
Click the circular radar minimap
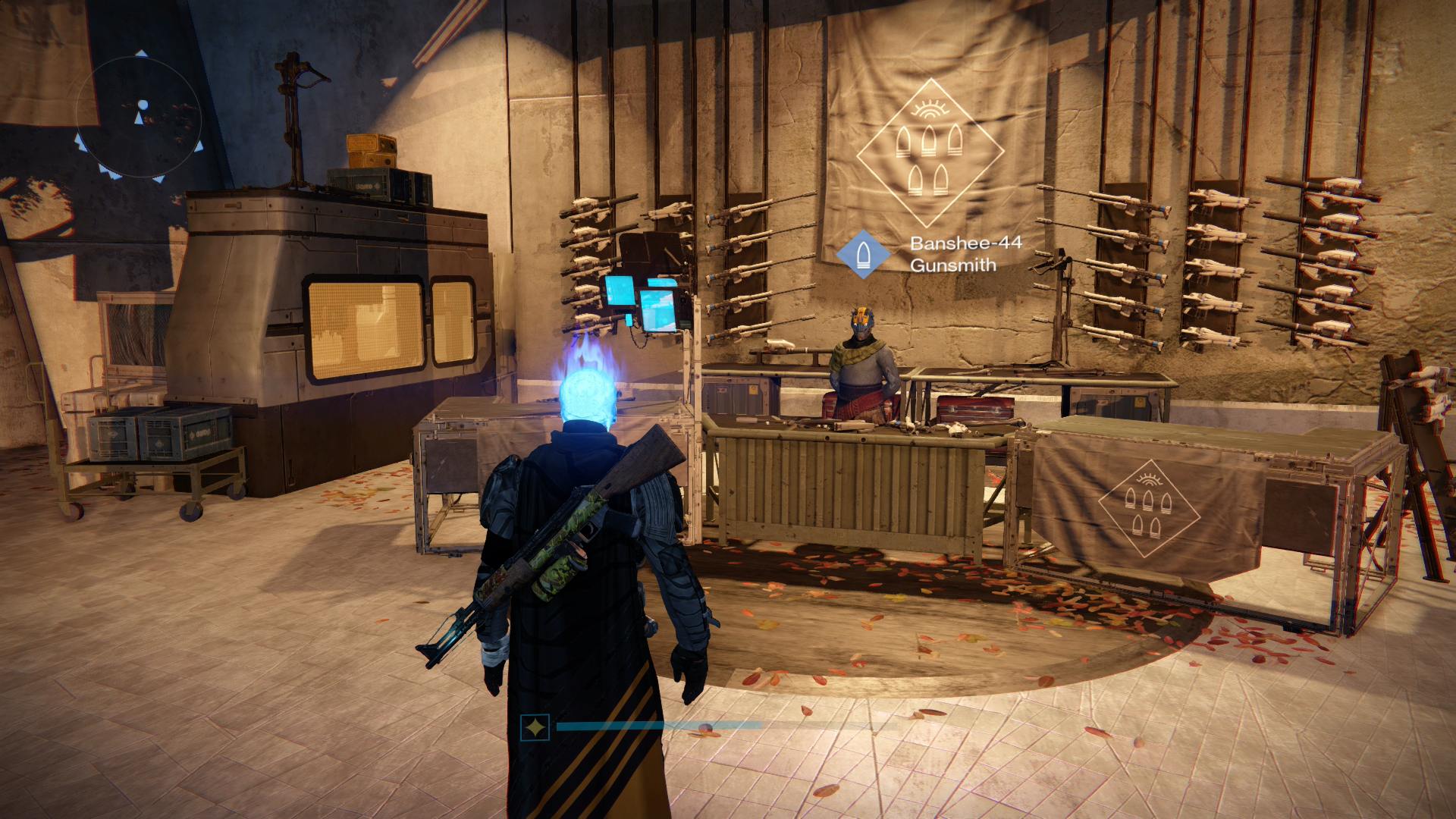[140, 118]
